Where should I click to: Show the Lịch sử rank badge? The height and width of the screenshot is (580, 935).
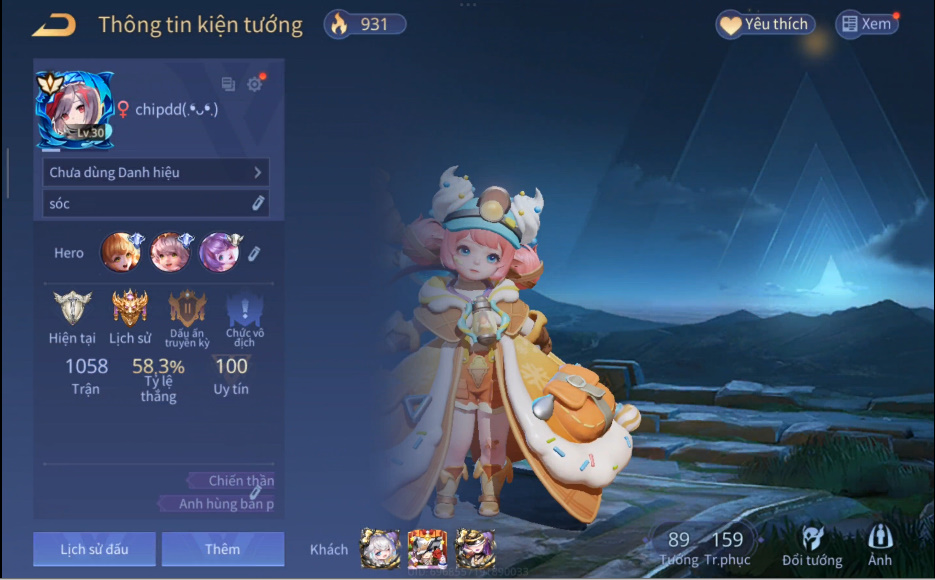[x=129, y=308]
